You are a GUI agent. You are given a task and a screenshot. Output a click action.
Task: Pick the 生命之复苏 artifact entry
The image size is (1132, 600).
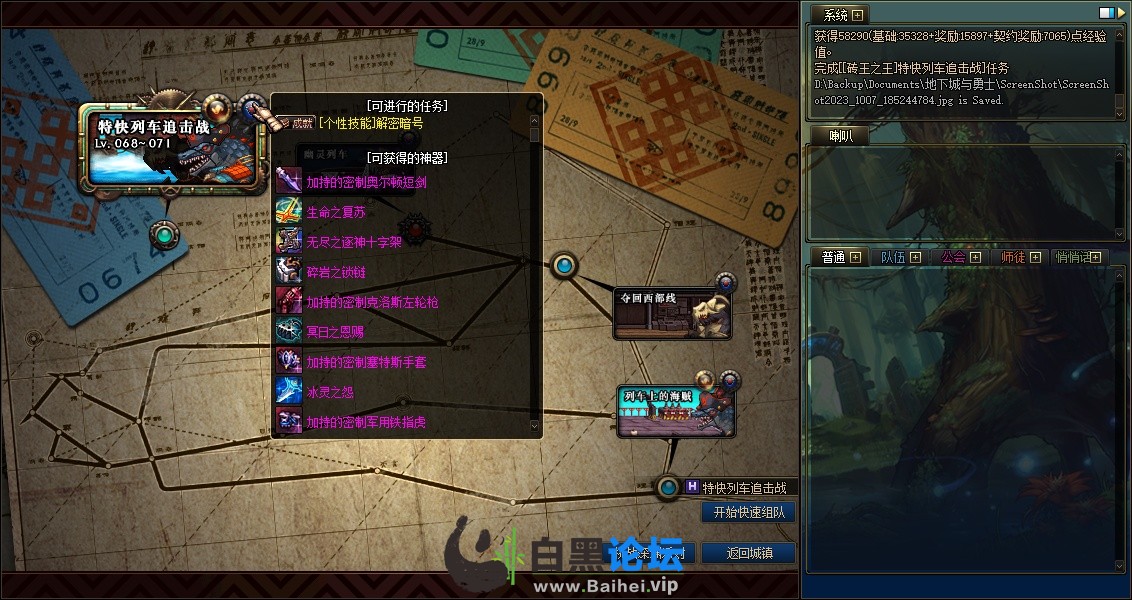[x=336, y=212]
